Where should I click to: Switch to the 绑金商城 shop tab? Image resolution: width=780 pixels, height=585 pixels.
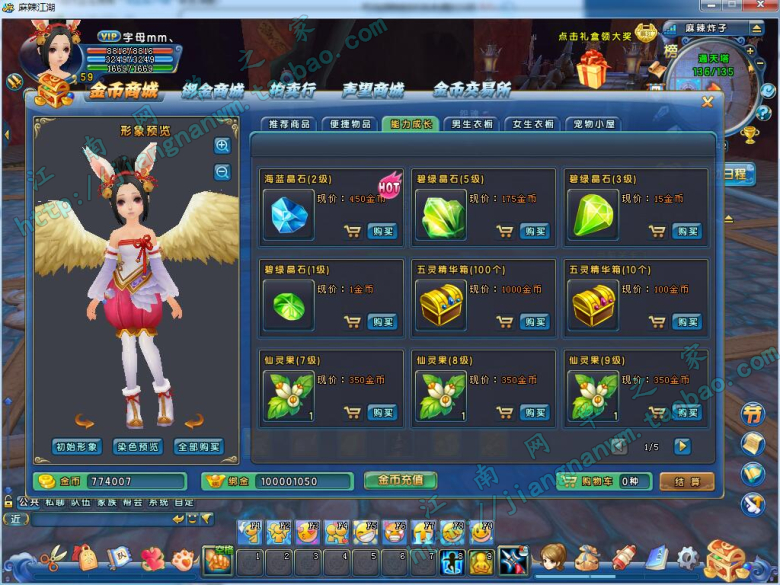(x=213, y=91)
